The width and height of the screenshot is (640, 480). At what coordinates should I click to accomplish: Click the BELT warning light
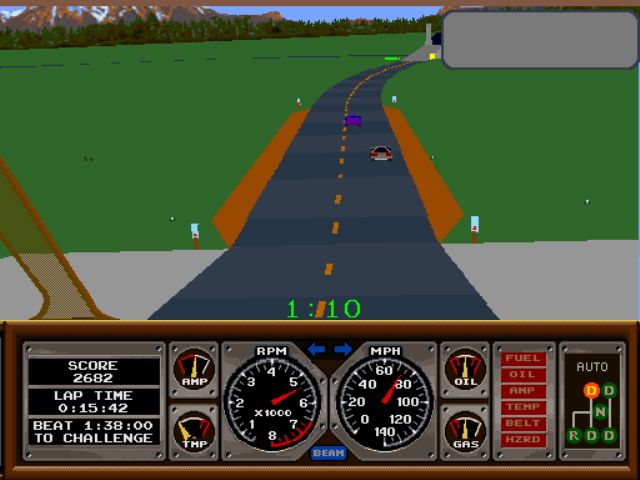click(522, 423)
